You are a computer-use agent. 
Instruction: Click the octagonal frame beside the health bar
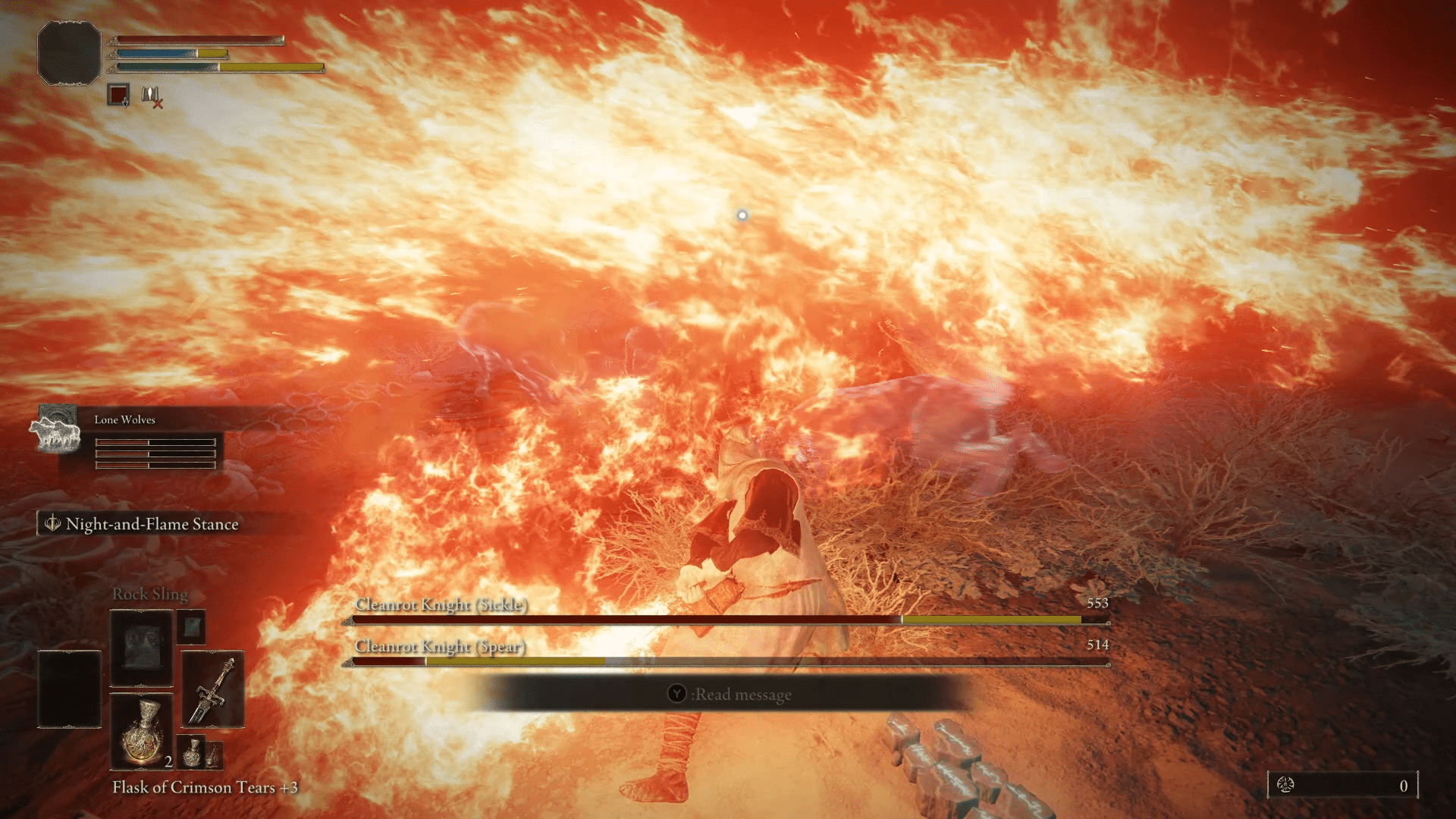click(69, 52)
